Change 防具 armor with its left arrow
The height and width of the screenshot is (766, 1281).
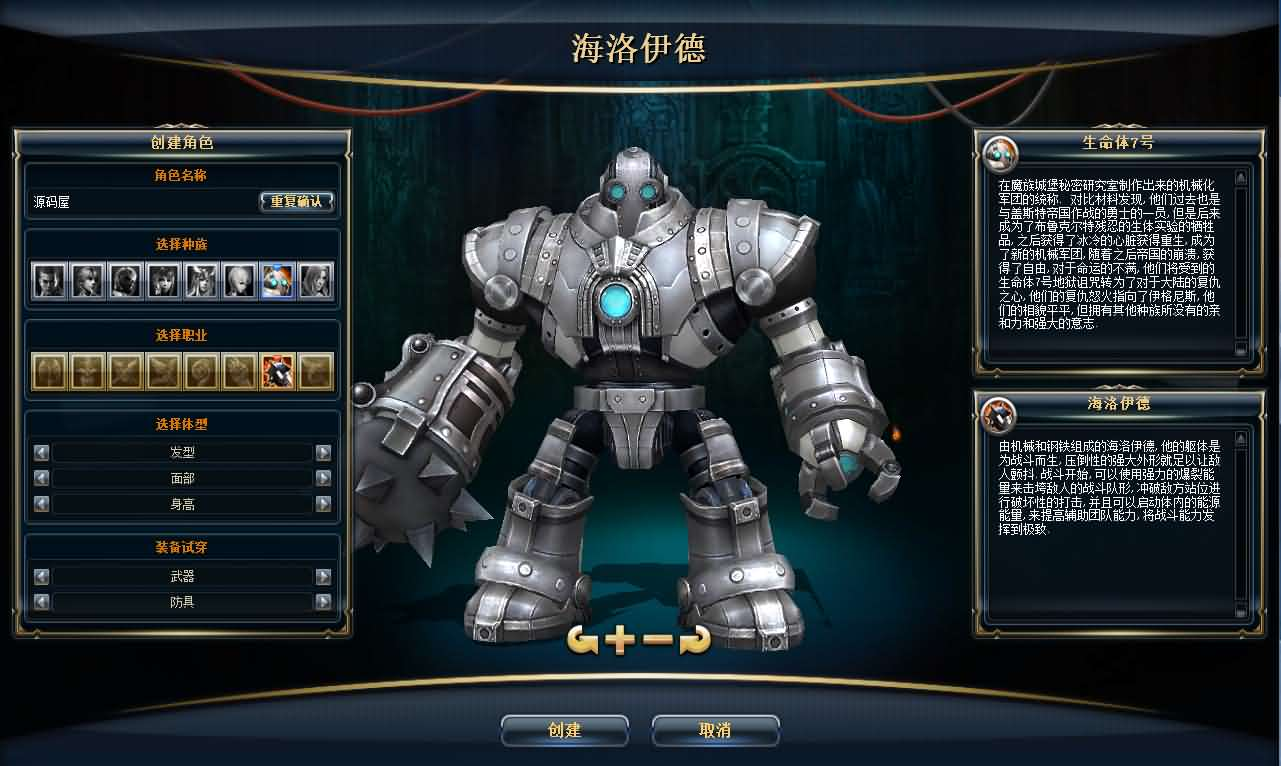[40, 602]
